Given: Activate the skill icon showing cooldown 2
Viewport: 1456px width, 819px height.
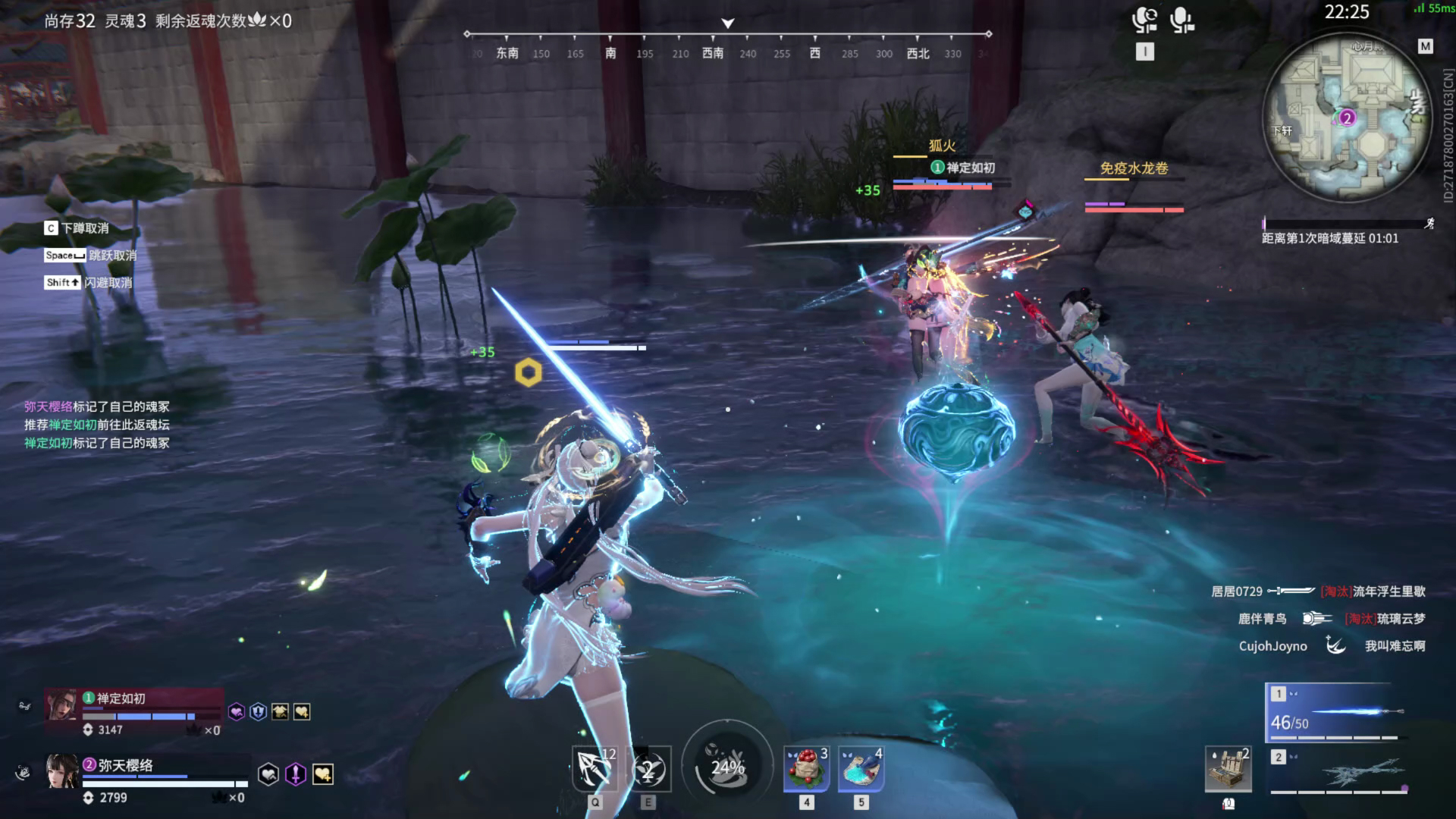Looking at the screenshot, I should coord(649,770).
